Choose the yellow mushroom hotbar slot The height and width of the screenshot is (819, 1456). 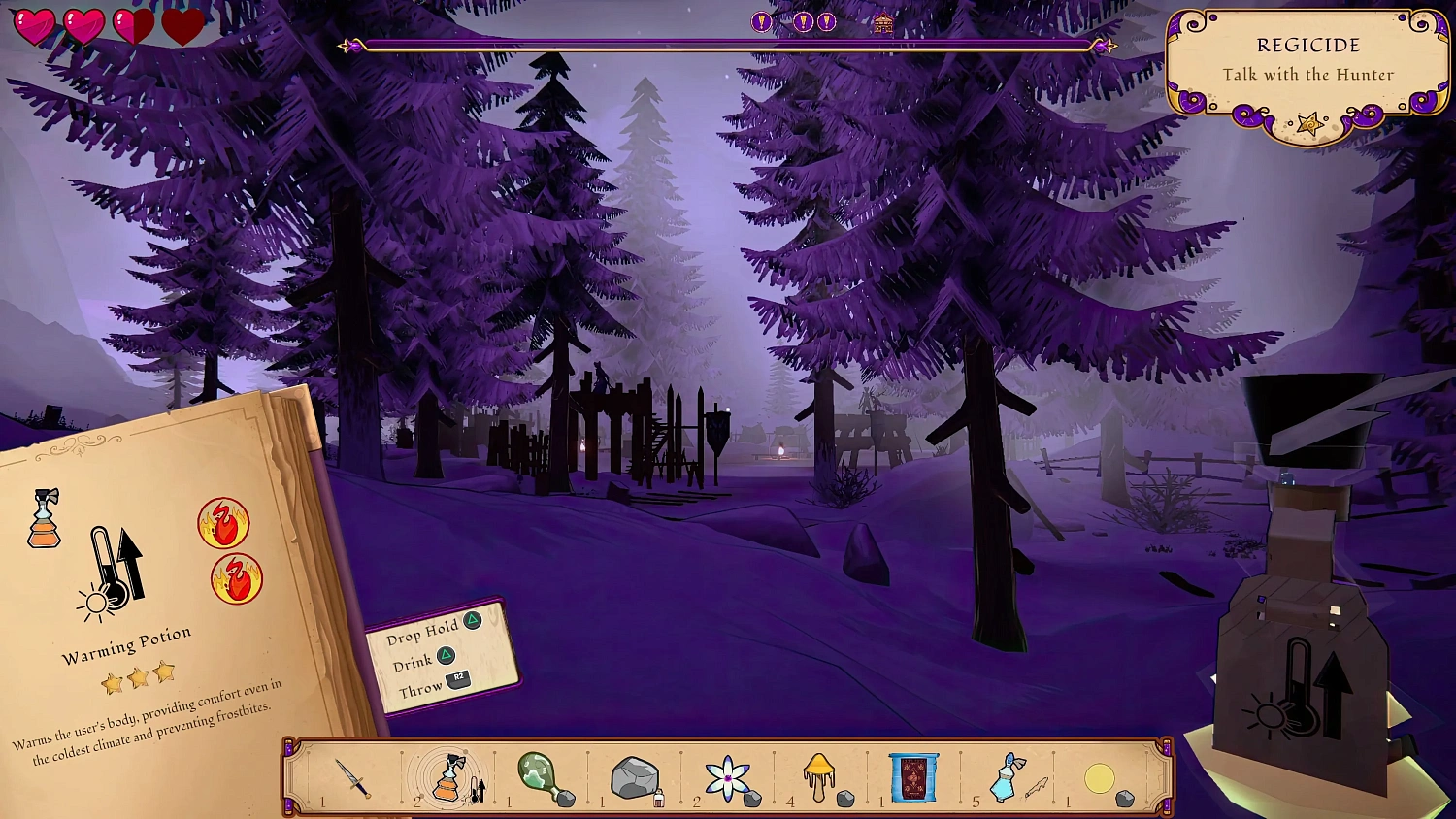(819, 777)
